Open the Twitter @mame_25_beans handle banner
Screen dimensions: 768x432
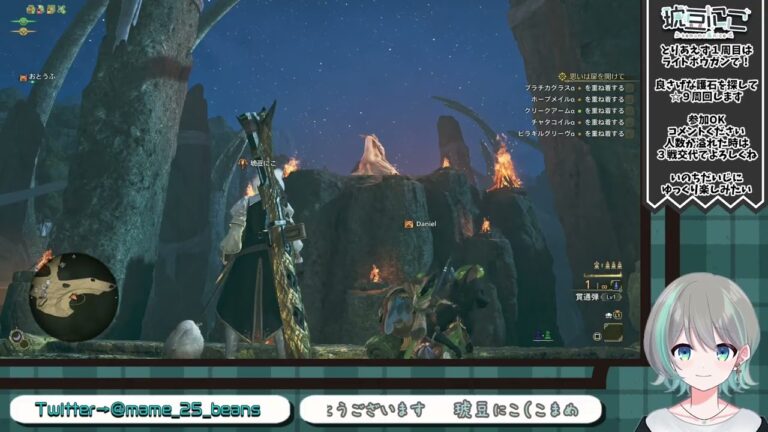[x=147, y=409]
